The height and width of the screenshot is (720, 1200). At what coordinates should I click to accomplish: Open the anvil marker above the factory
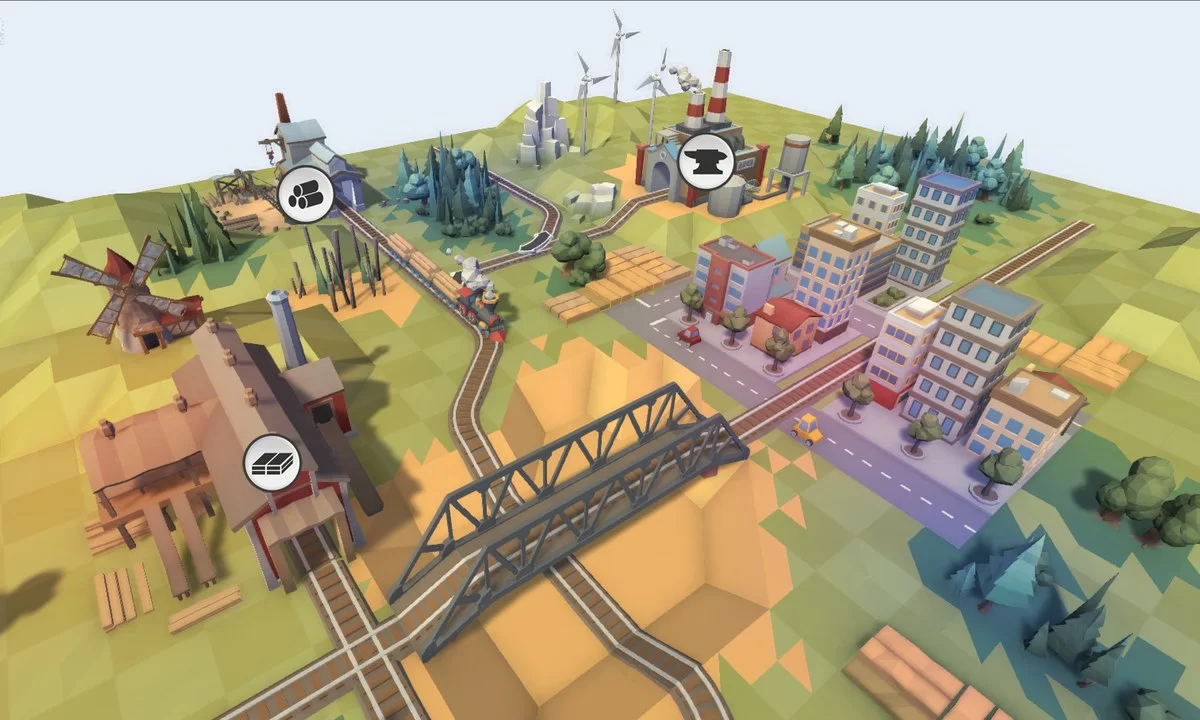click(x=706, y=160)
